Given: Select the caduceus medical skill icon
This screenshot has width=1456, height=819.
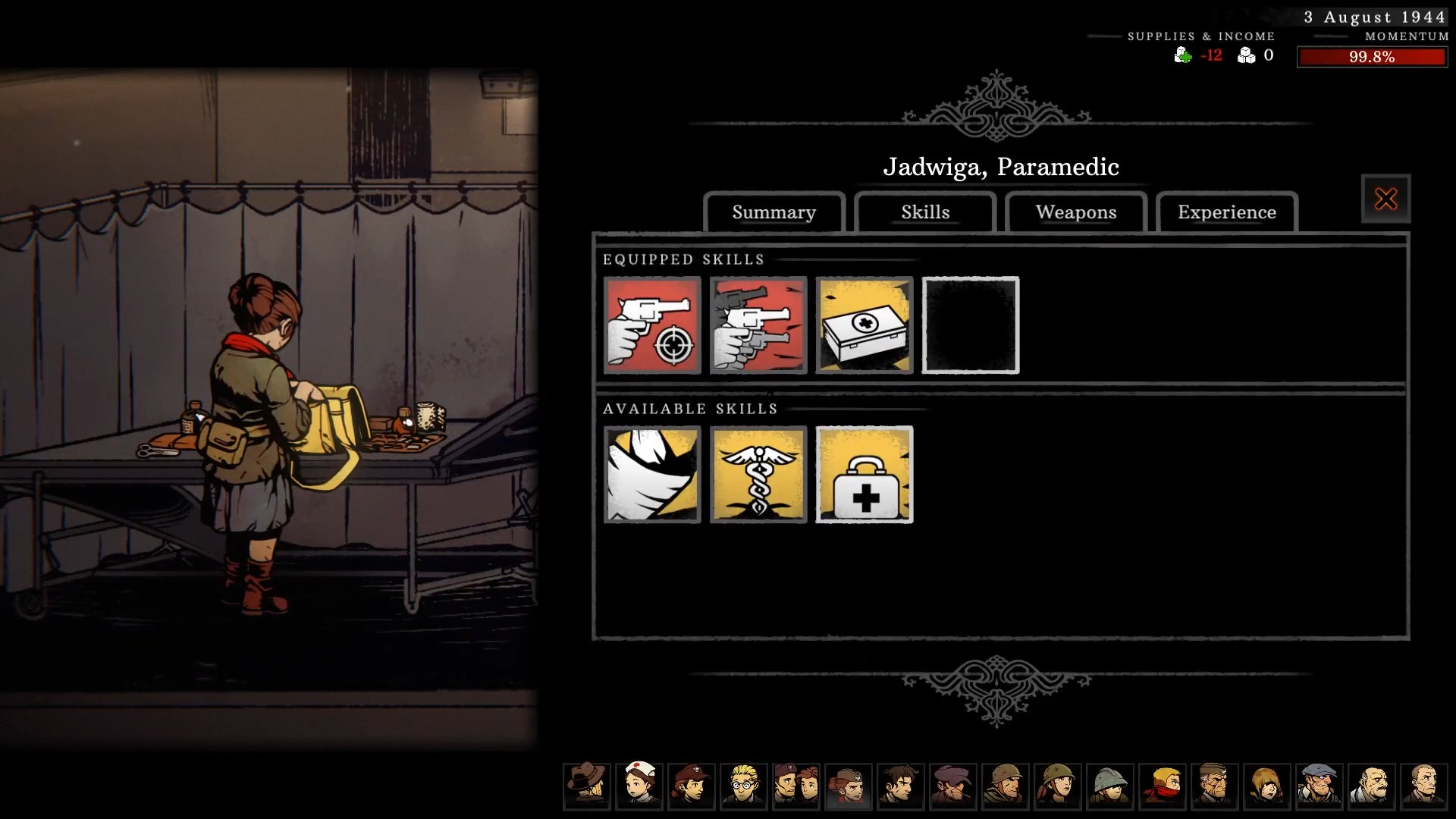Looking at the screenshot, I should (x=758, y=475).
